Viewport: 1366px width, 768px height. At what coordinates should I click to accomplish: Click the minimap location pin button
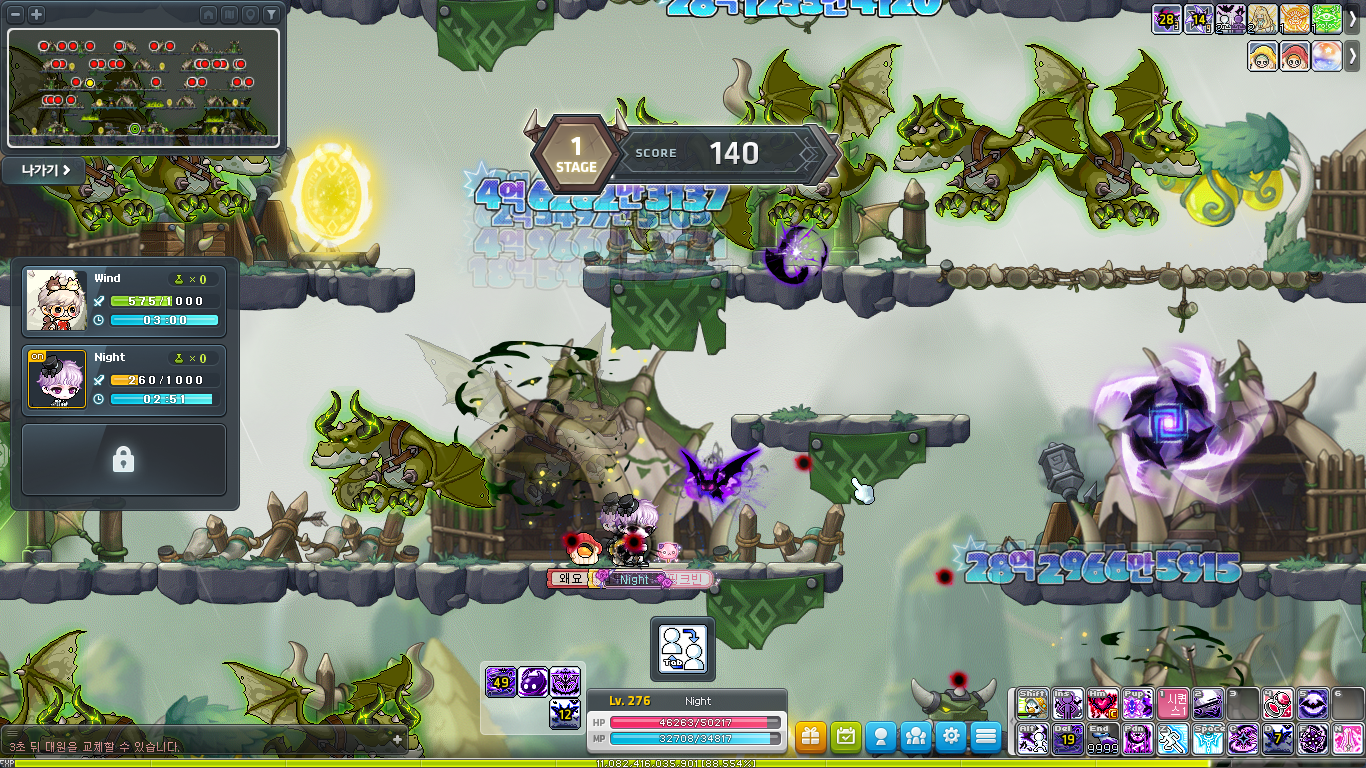249,14
